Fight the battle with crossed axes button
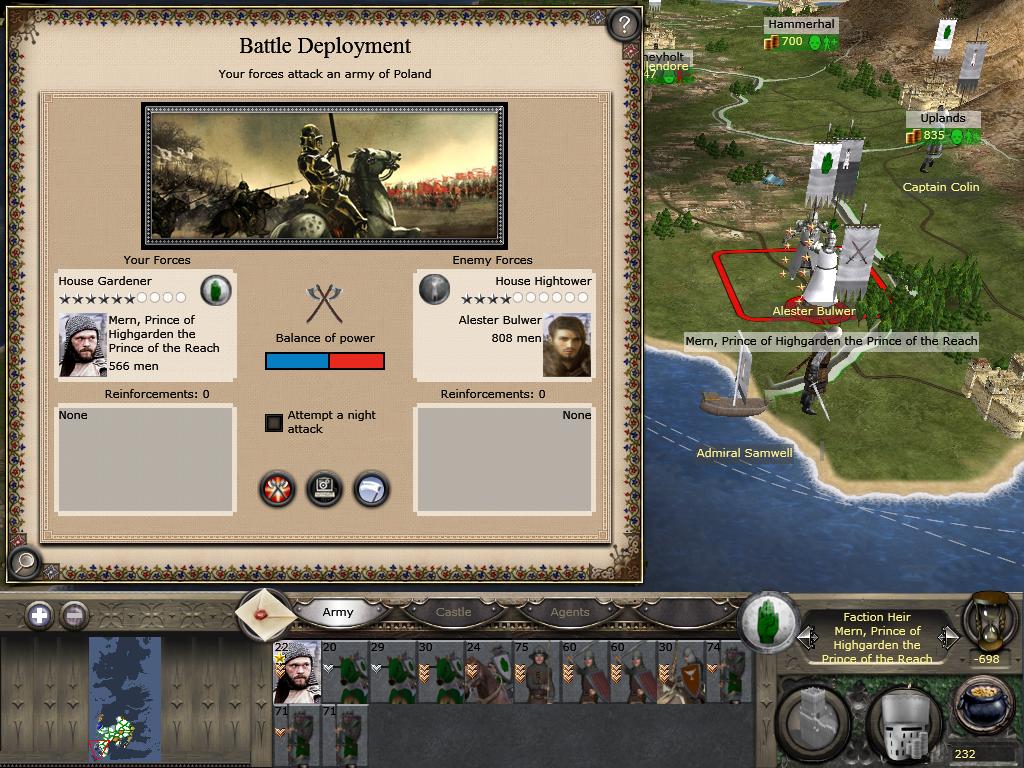This screenshot has height=768, width=1024. (x=277, y=489)
